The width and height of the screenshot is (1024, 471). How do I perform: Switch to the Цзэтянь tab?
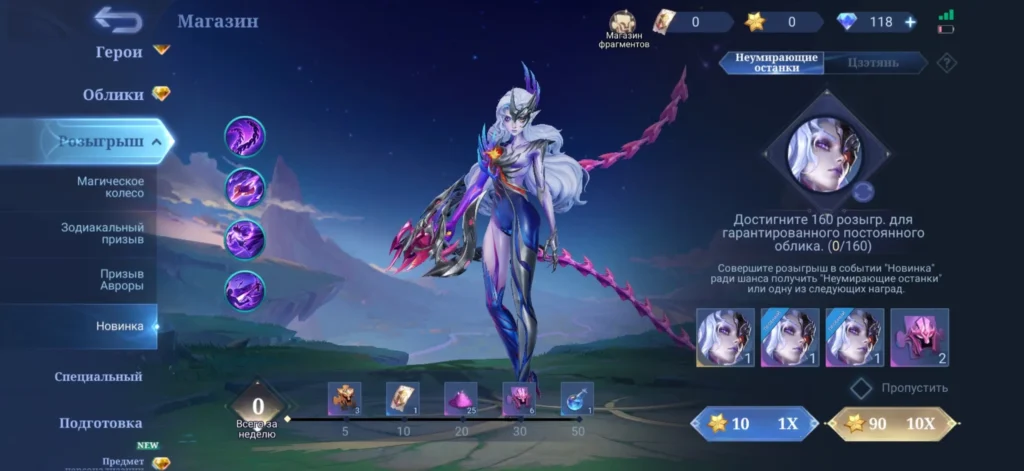(x=873, y=62)
